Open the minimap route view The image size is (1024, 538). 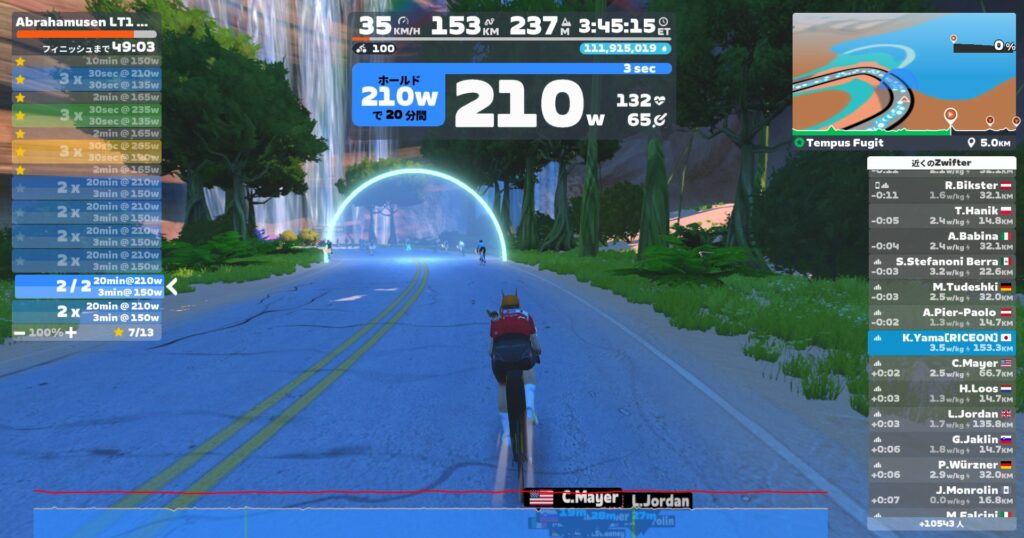click(904, 73)
